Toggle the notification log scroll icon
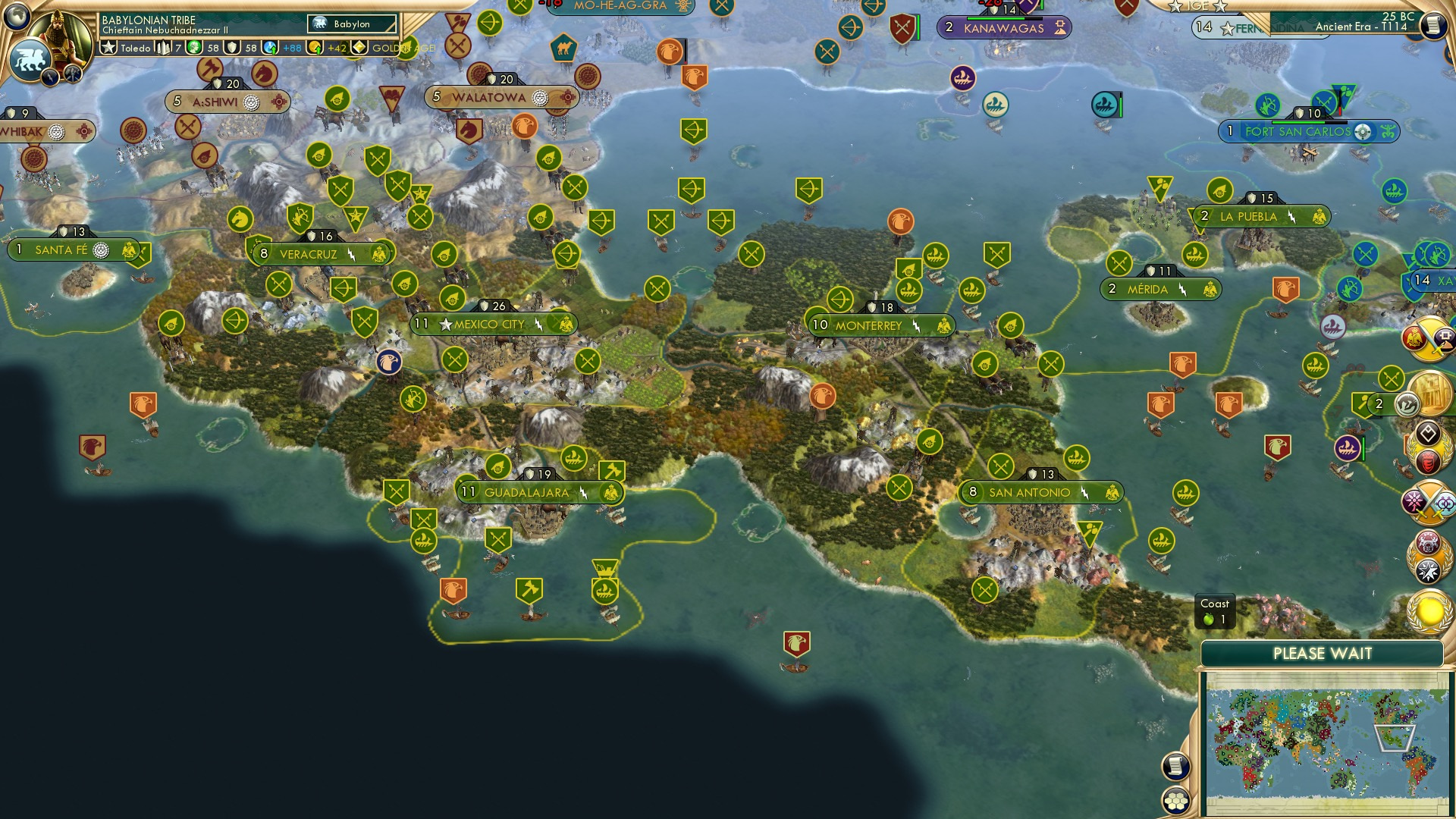Screen dimensions: 1456x819 click(x=1177, y=765)
